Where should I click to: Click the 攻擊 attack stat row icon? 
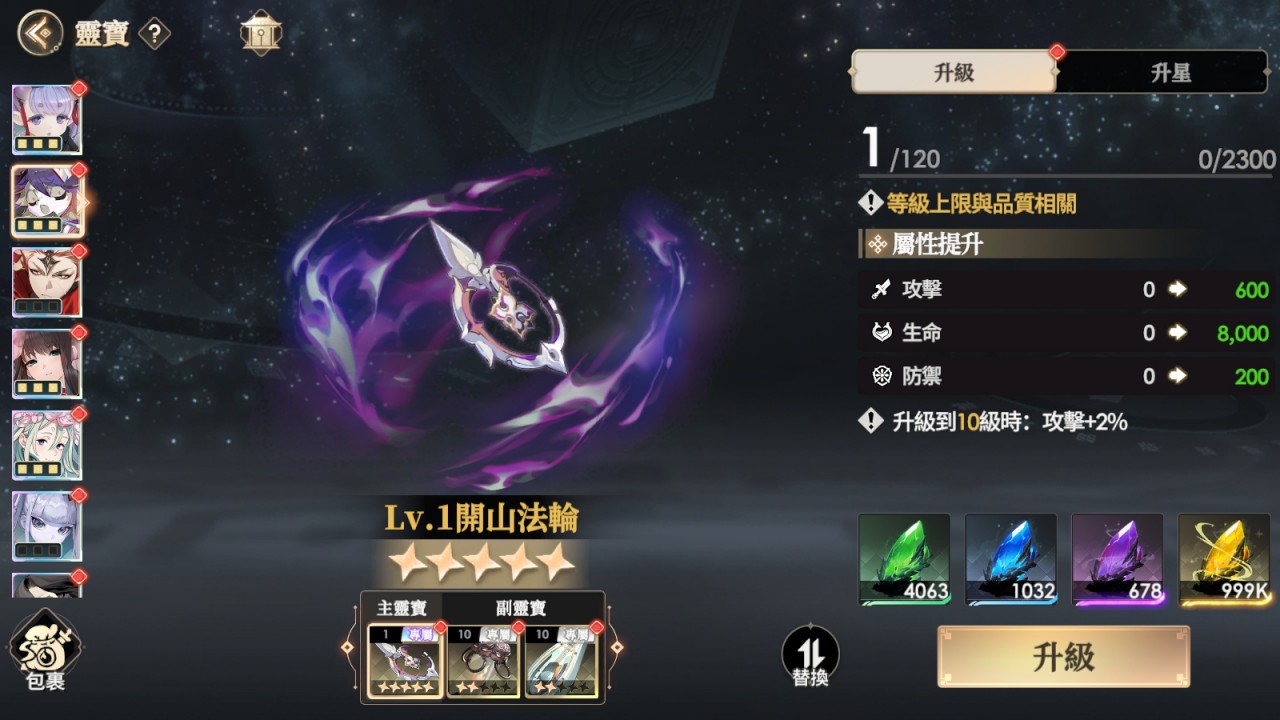(883, 290)
